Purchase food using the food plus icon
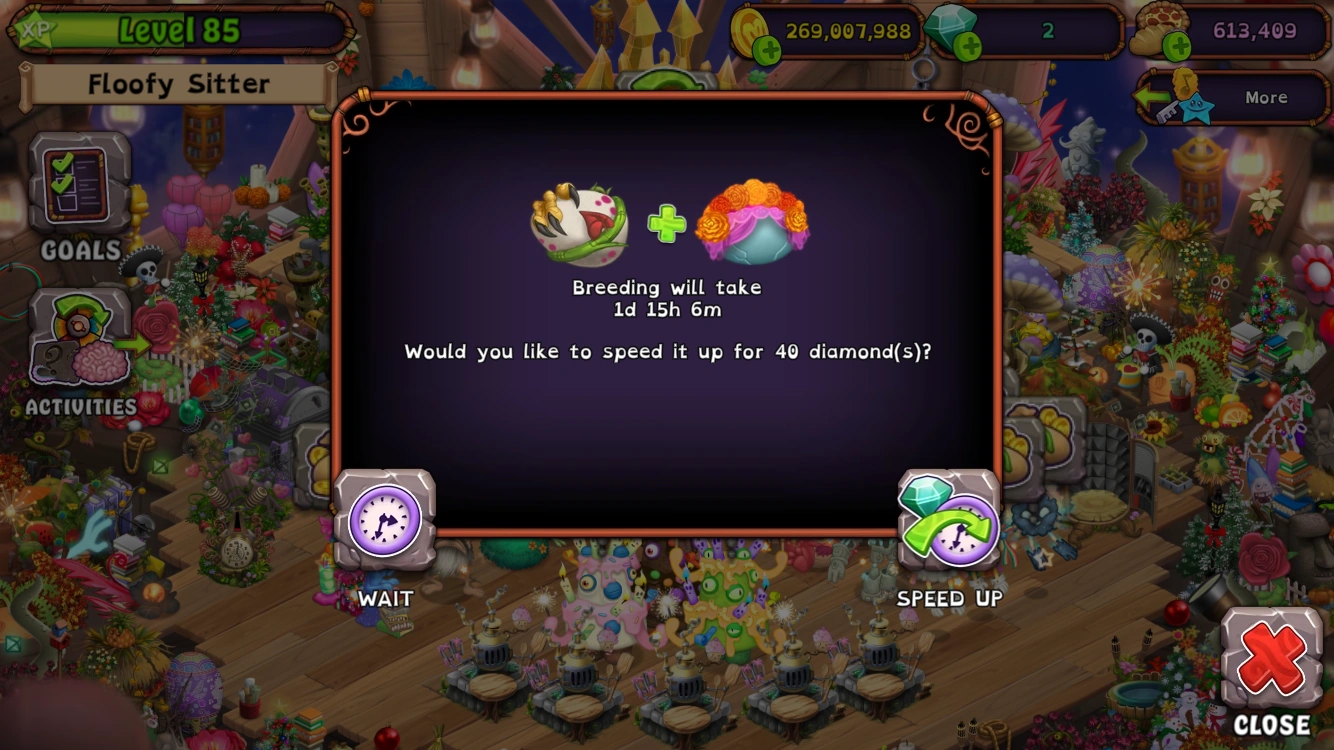The height and width of the screenshot is (750, 1334). pyautogui.click(x=1175, y=44)
